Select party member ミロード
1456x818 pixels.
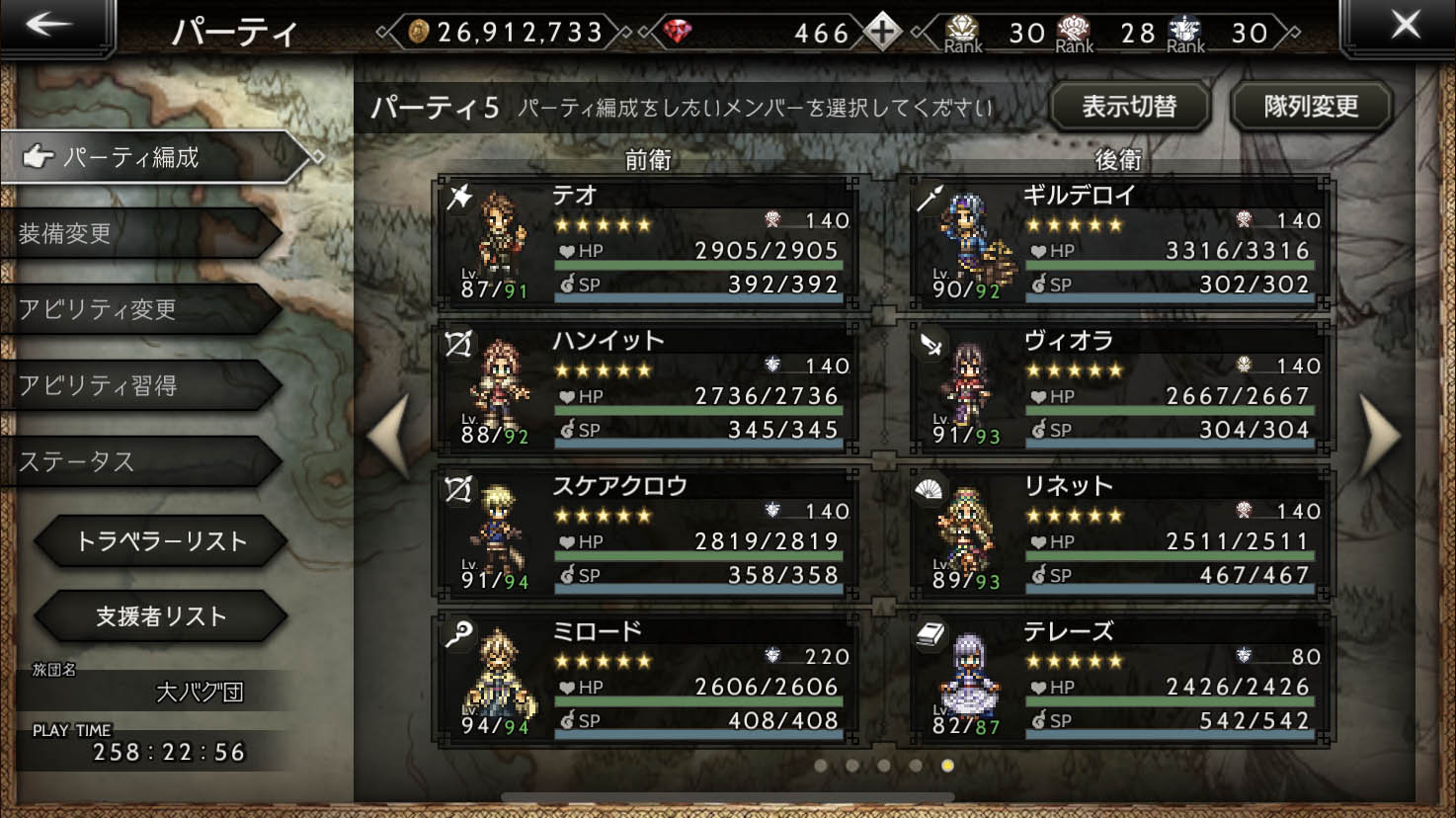(649, 678)
